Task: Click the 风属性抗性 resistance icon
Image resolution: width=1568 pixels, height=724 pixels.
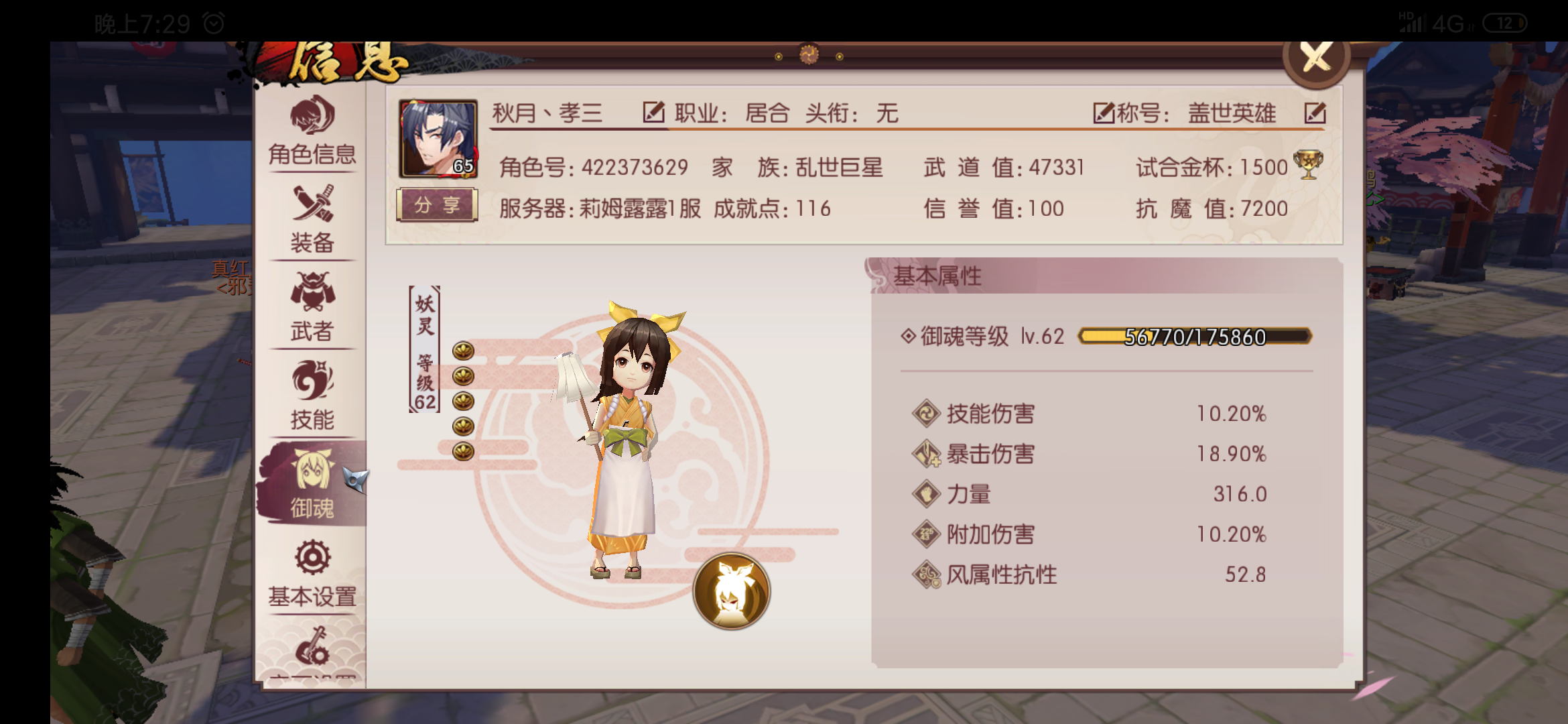Action: coord(927,574)
